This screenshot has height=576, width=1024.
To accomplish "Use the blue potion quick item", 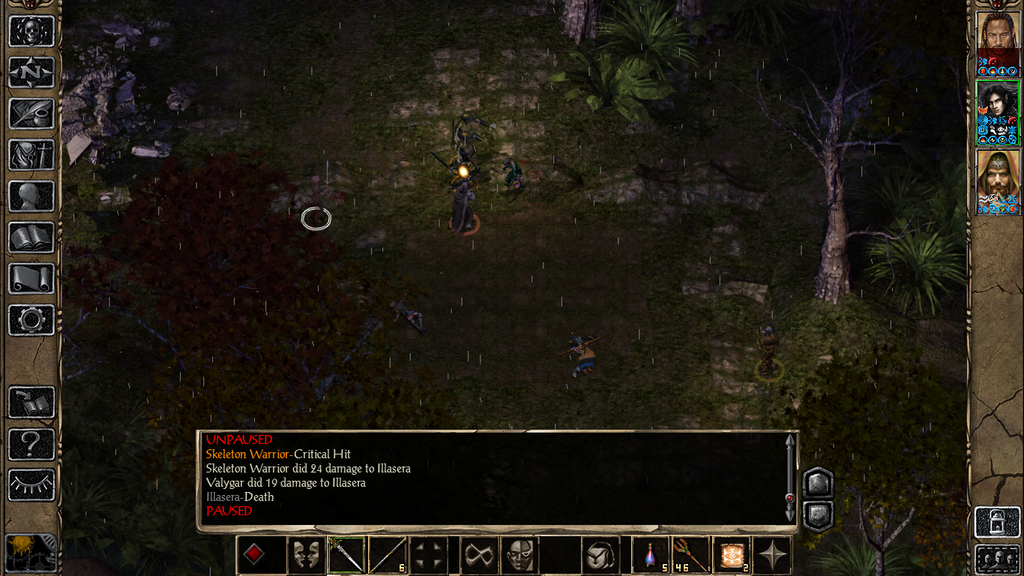I will point(650,555).
